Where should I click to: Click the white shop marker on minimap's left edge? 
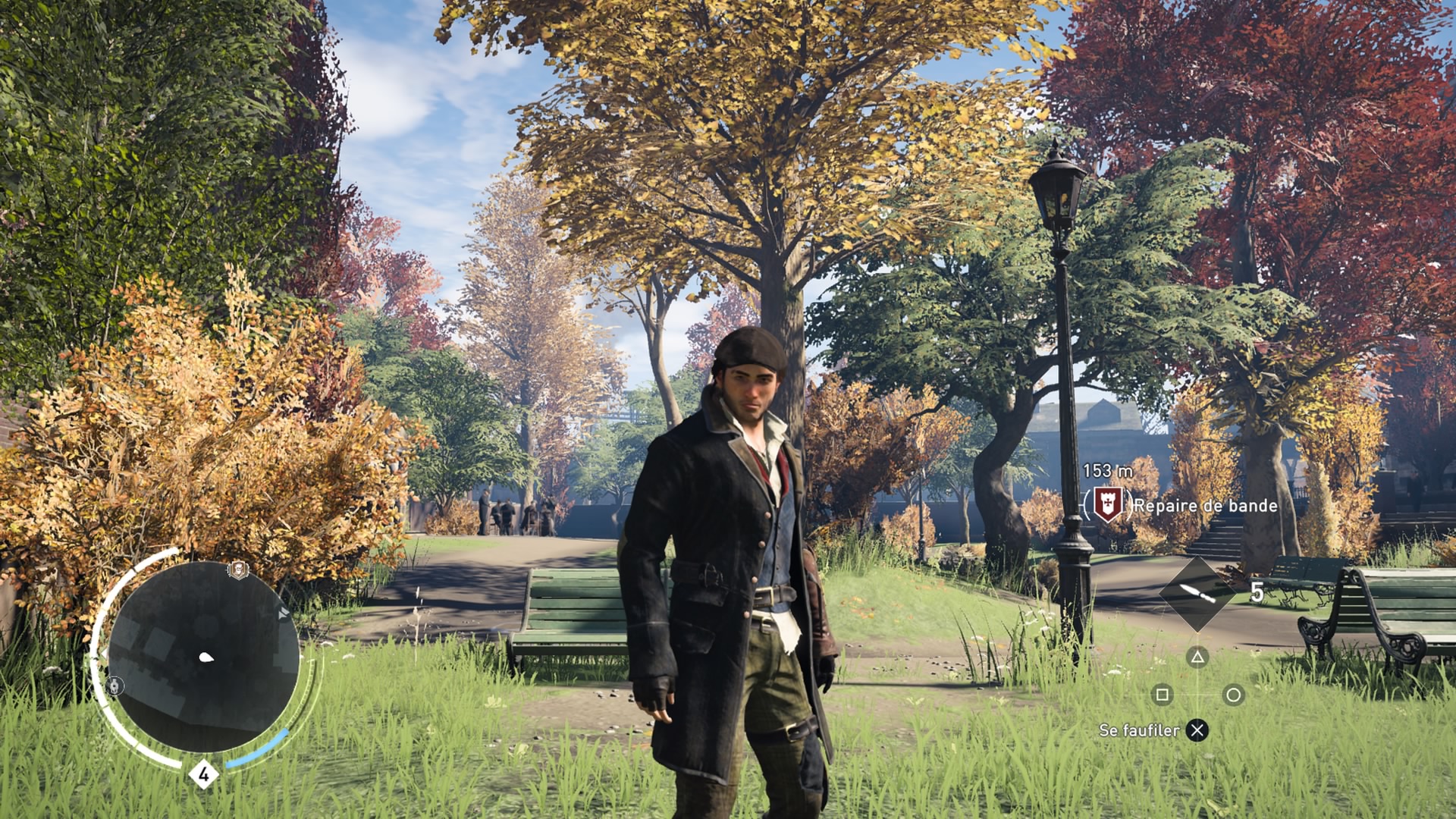(115, 686)
